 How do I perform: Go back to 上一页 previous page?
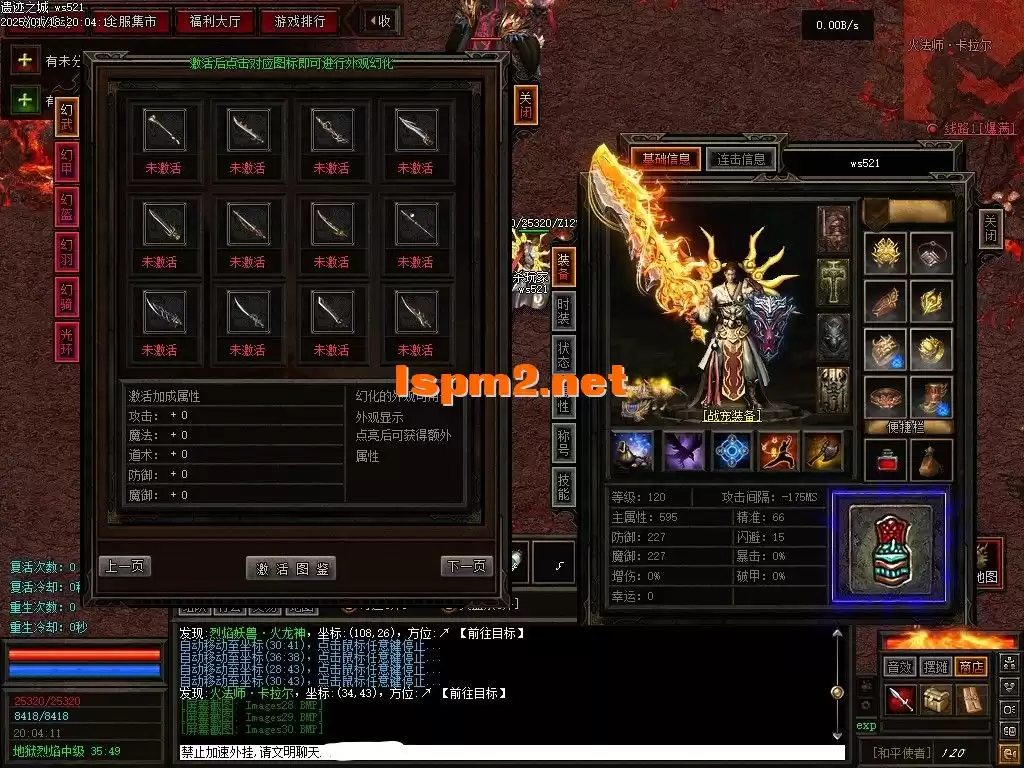click(124, 566)
